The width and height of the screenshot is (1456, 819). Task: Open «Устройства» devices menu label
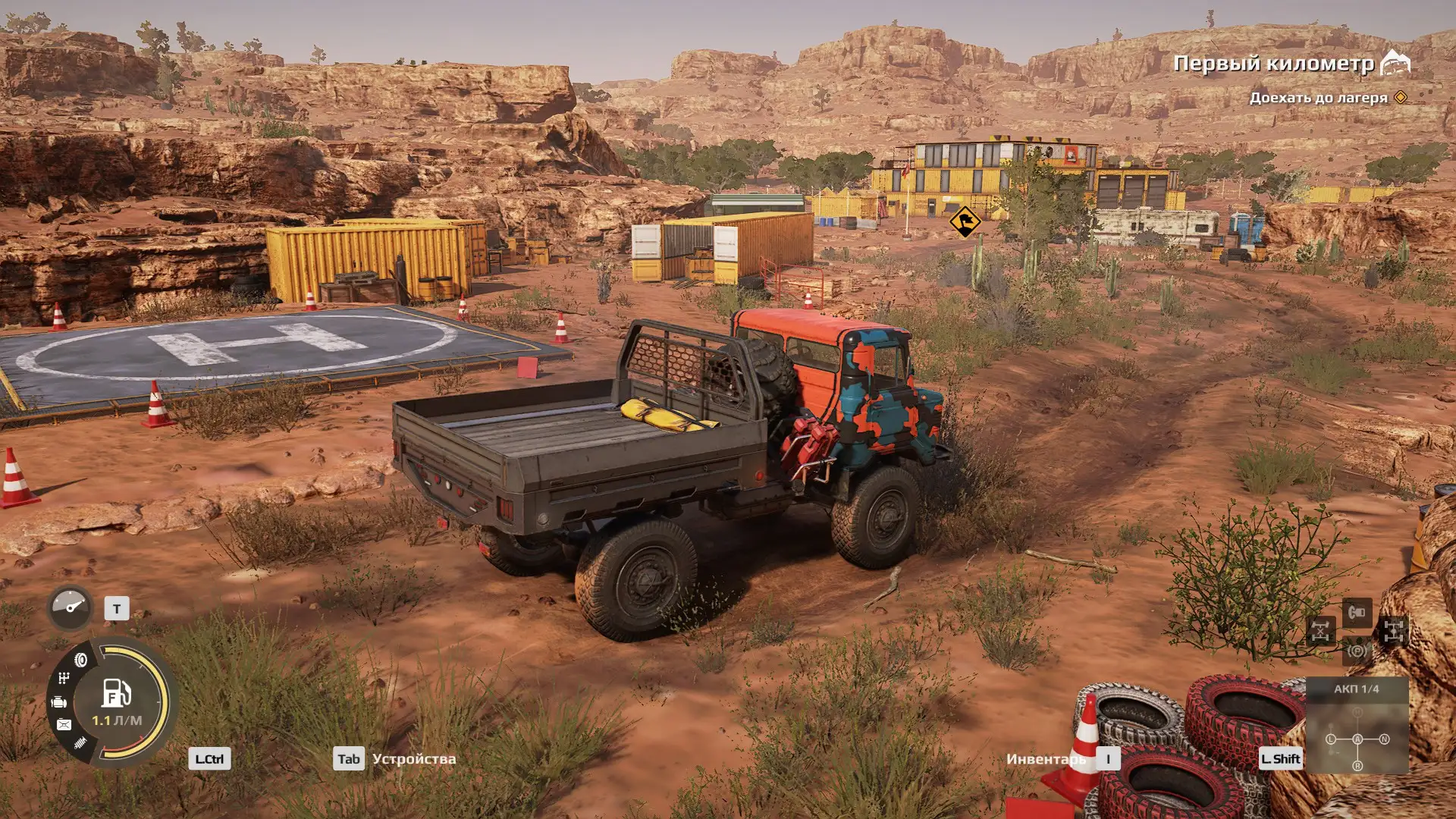[414, 759]
